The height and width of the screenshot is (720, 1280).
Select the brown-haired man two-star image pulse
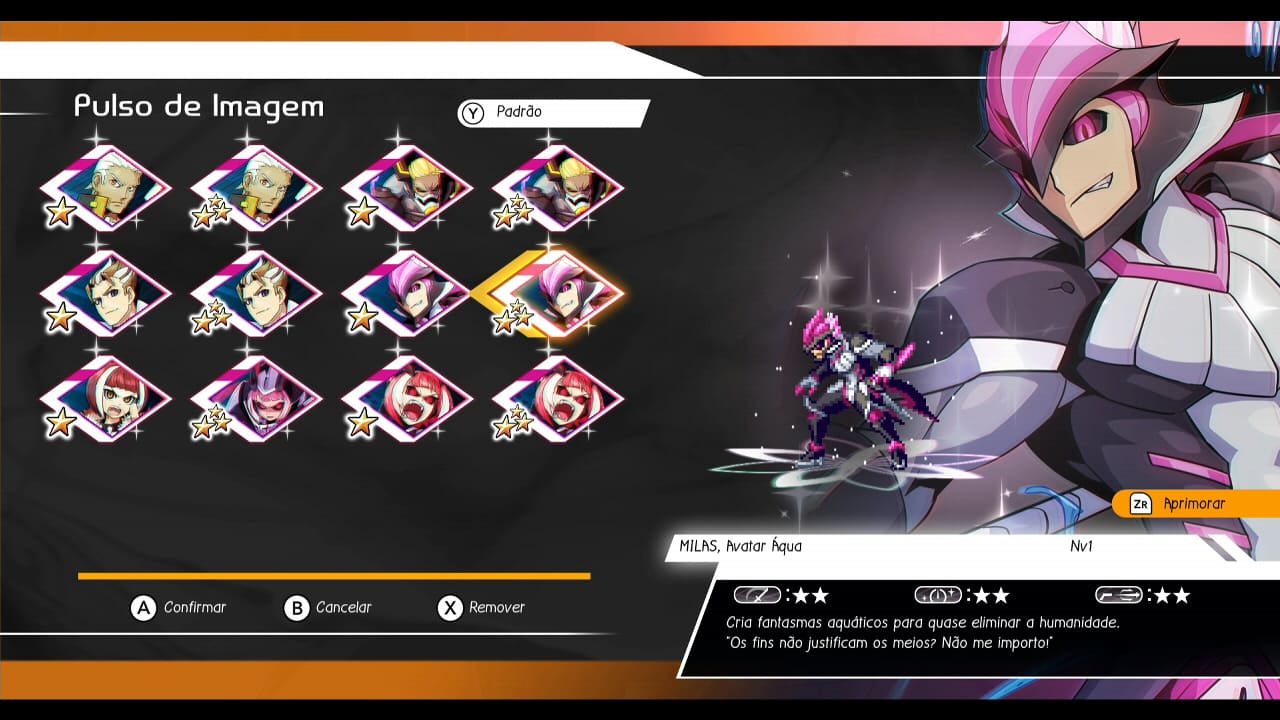click(x=258, y=294)
